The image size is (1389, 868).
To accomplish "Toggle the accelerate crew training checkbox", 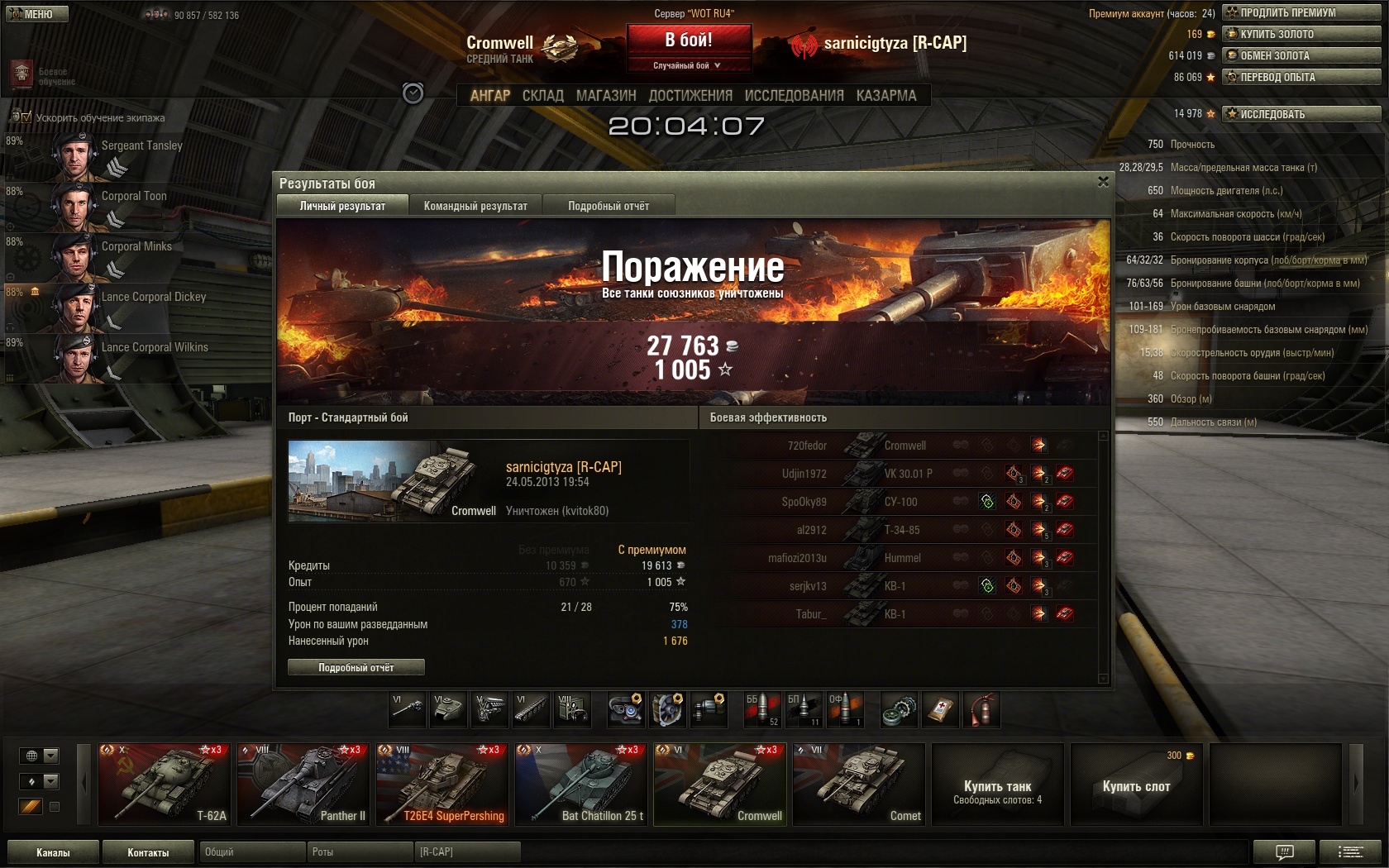I will tap(26, 117).
